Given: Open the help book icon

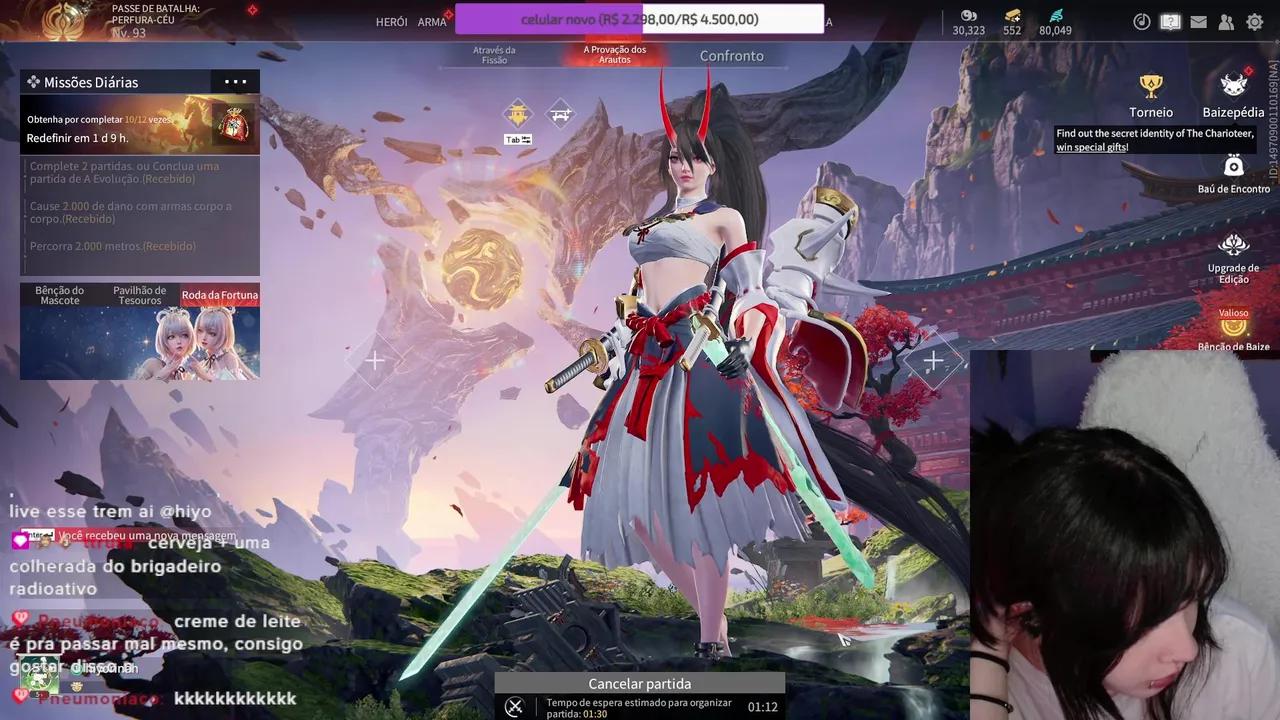Looking at the screenshot, I should point(1170,22).
